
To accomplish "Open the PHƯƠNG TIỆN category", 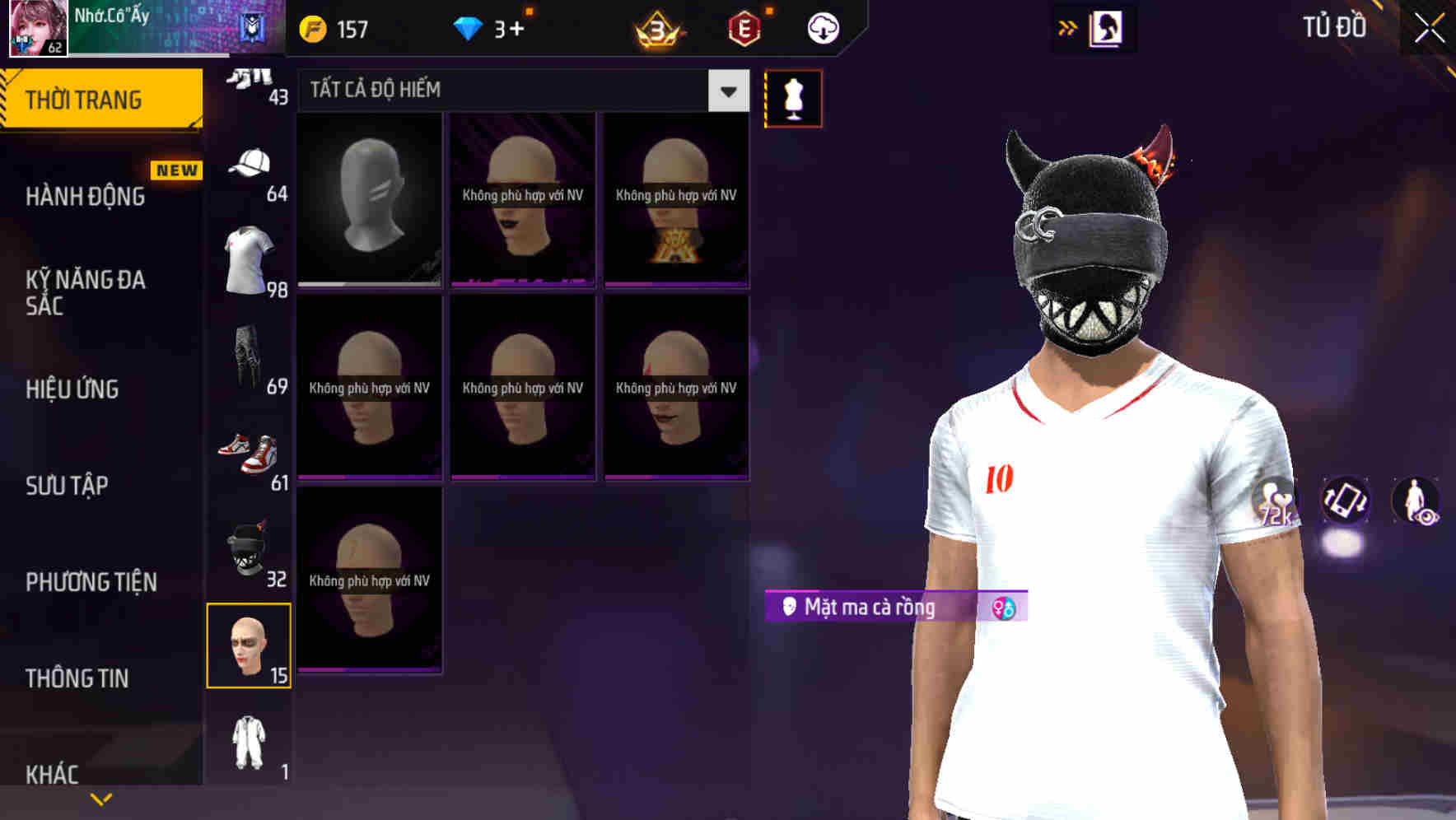I will coord(91,582).
